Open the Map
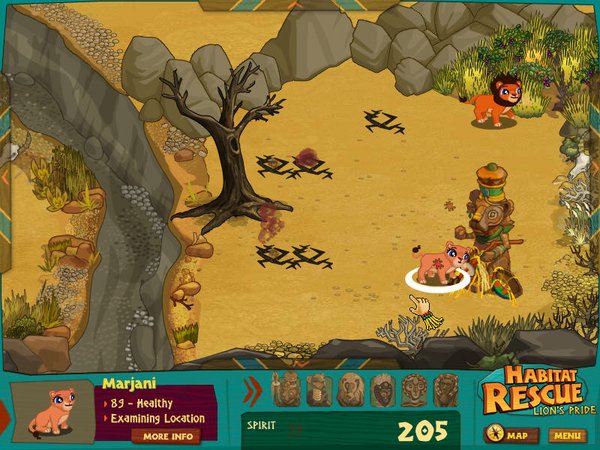The height and width of the screenshot is (450, 600). click(511, 435)
